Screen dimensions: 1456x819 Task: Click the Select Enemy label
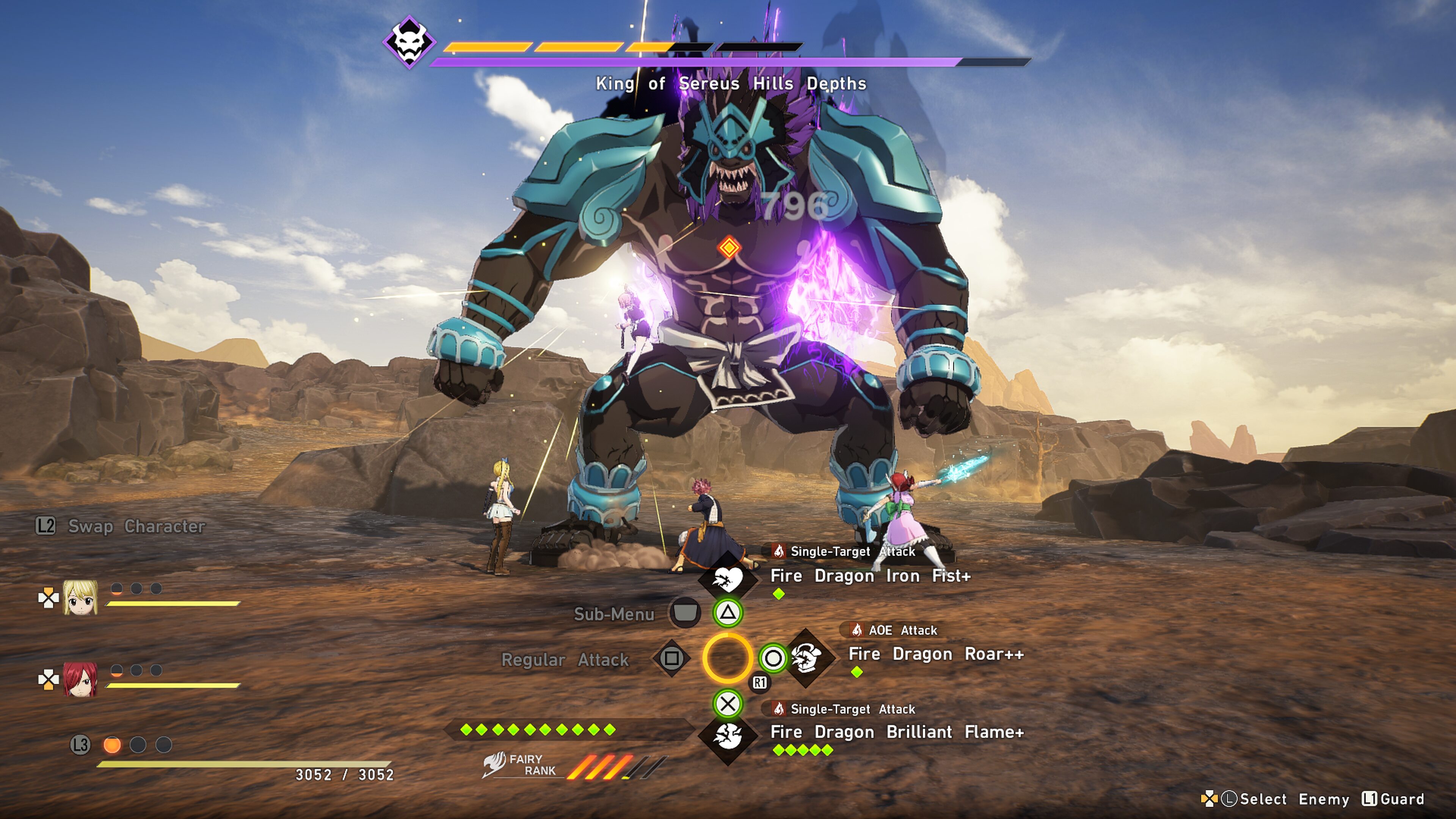[1294, 799]
